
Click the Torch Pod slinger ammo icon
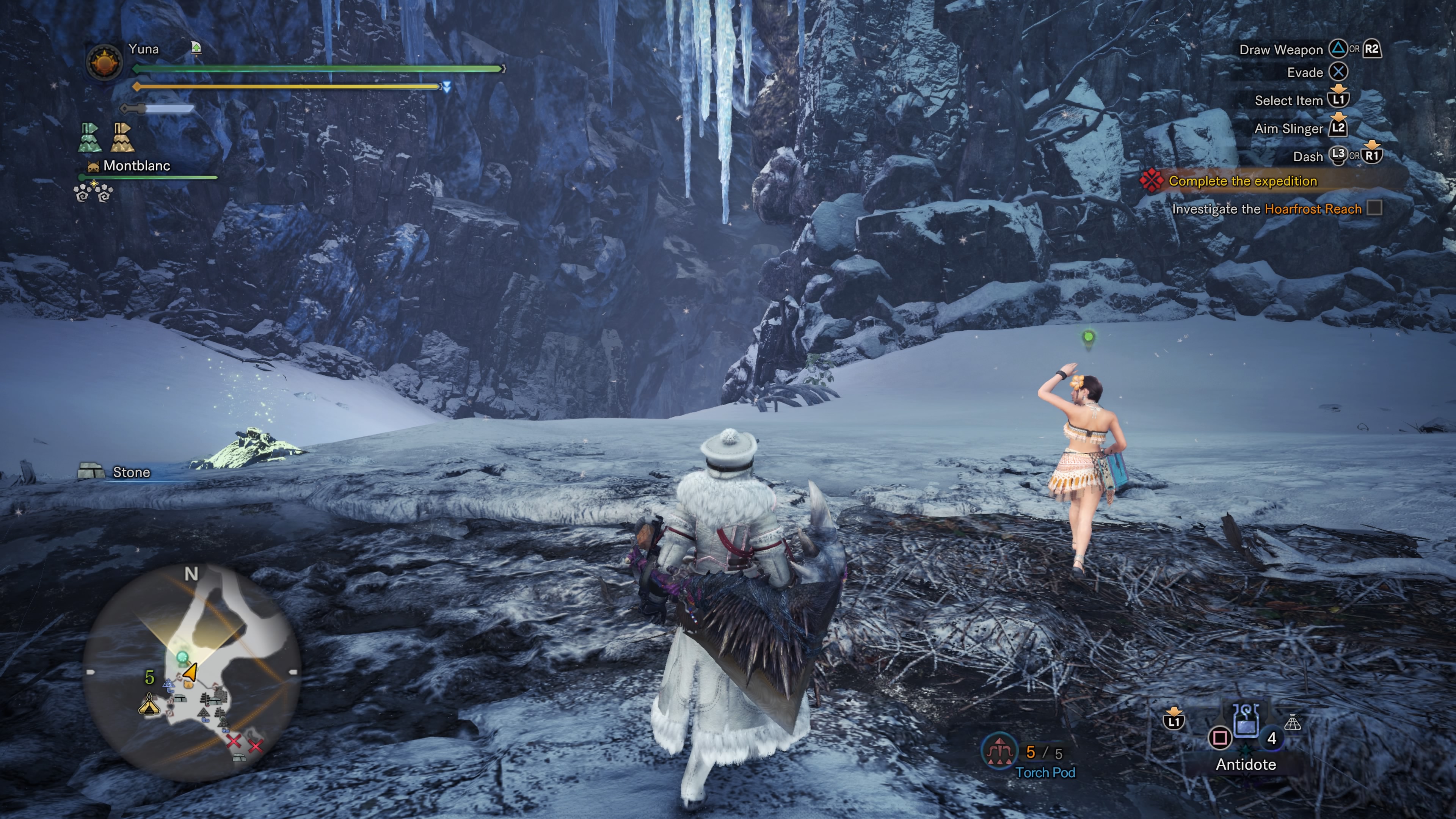999,751
